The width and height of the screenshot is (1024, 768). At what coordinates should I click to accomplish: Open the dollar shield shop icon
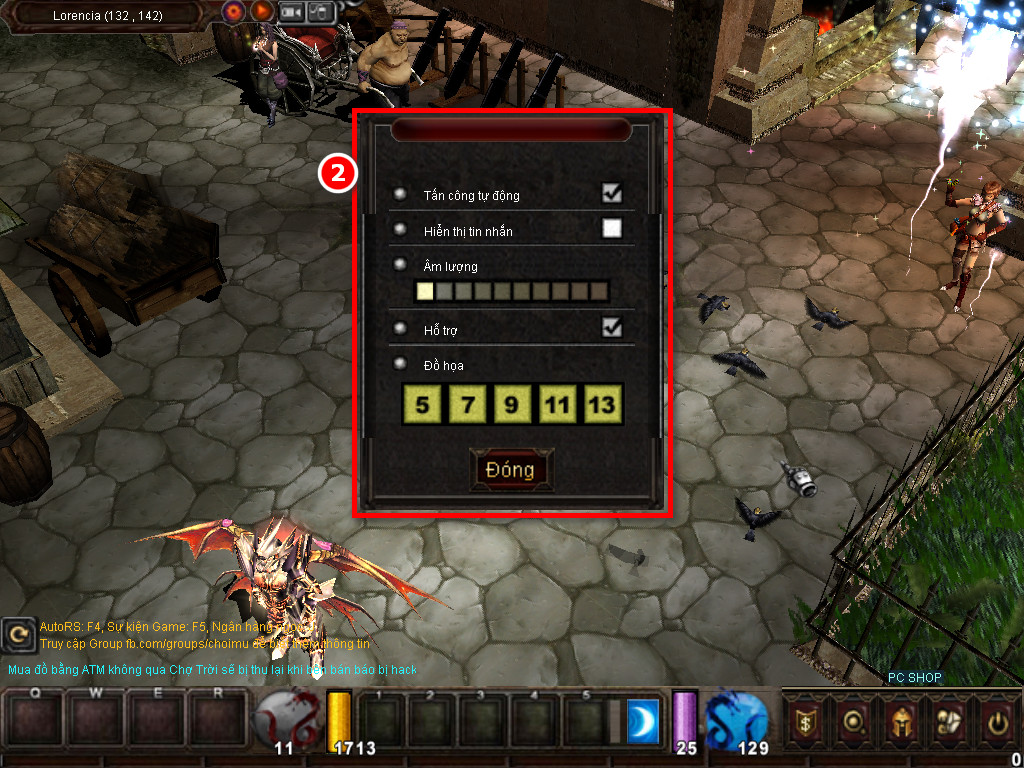pos(805,719)
